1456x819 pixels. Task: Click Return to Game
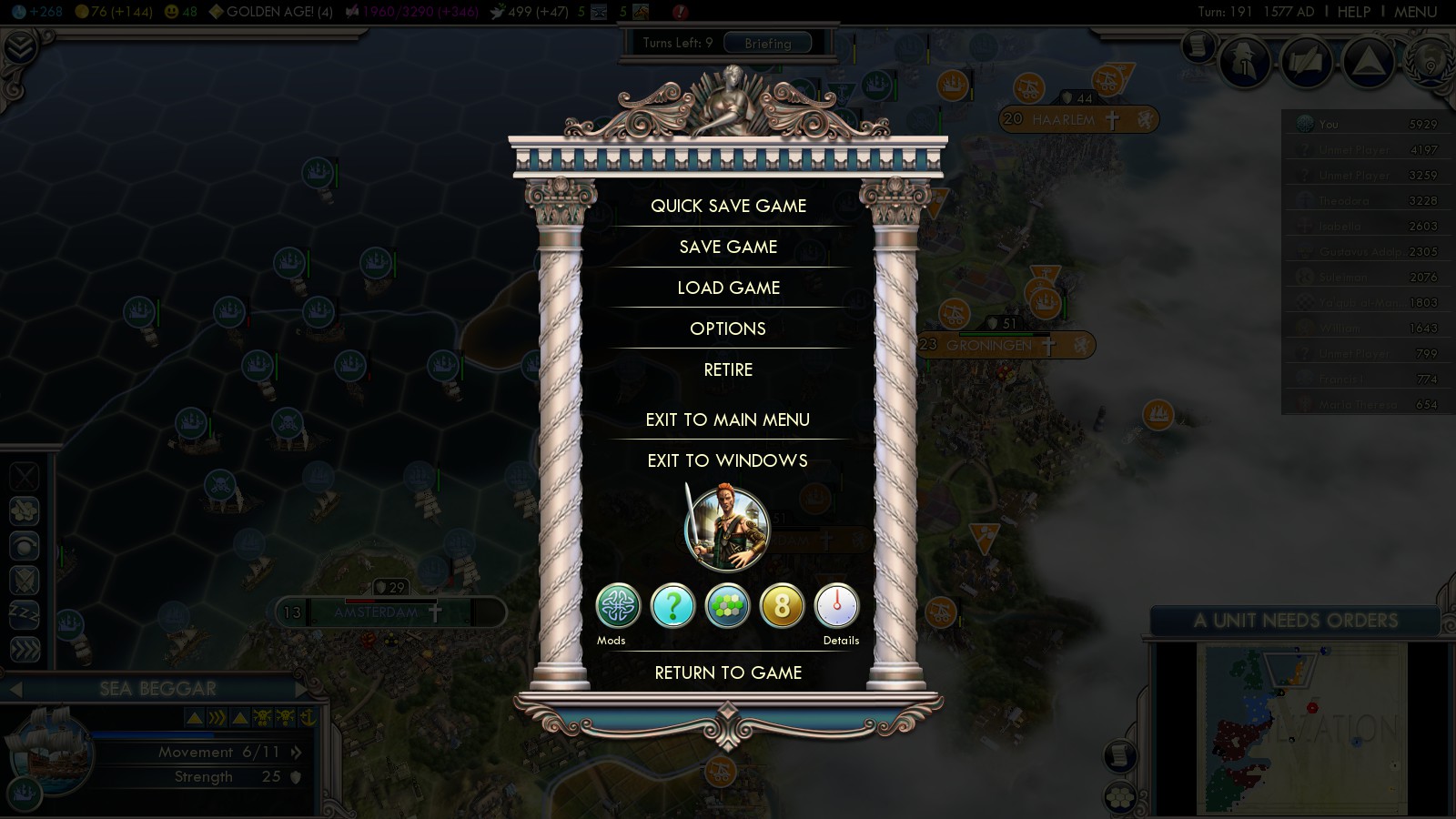point(728,672)
